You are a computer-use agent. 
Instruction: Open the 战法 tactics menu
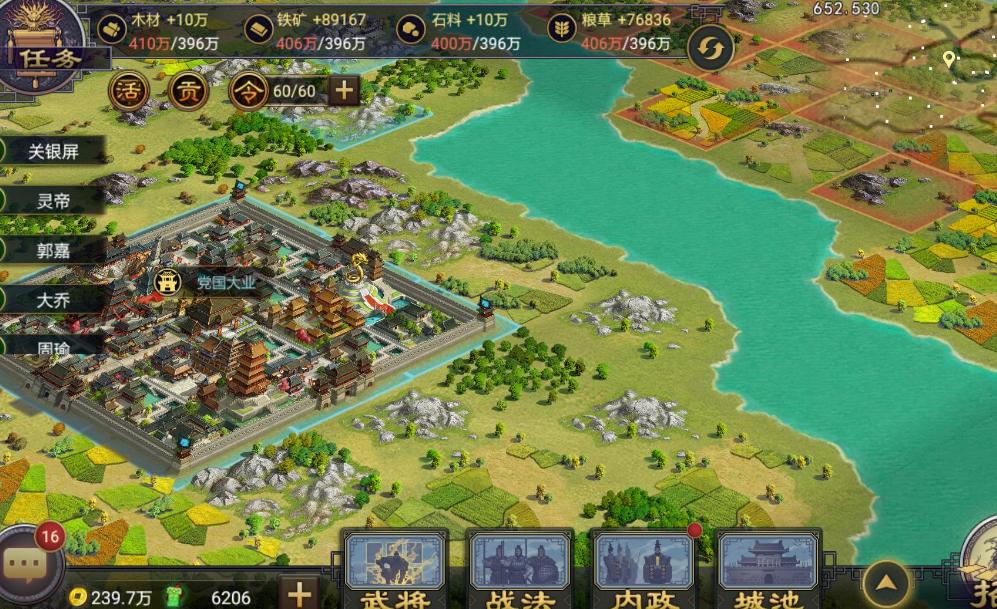520,570
